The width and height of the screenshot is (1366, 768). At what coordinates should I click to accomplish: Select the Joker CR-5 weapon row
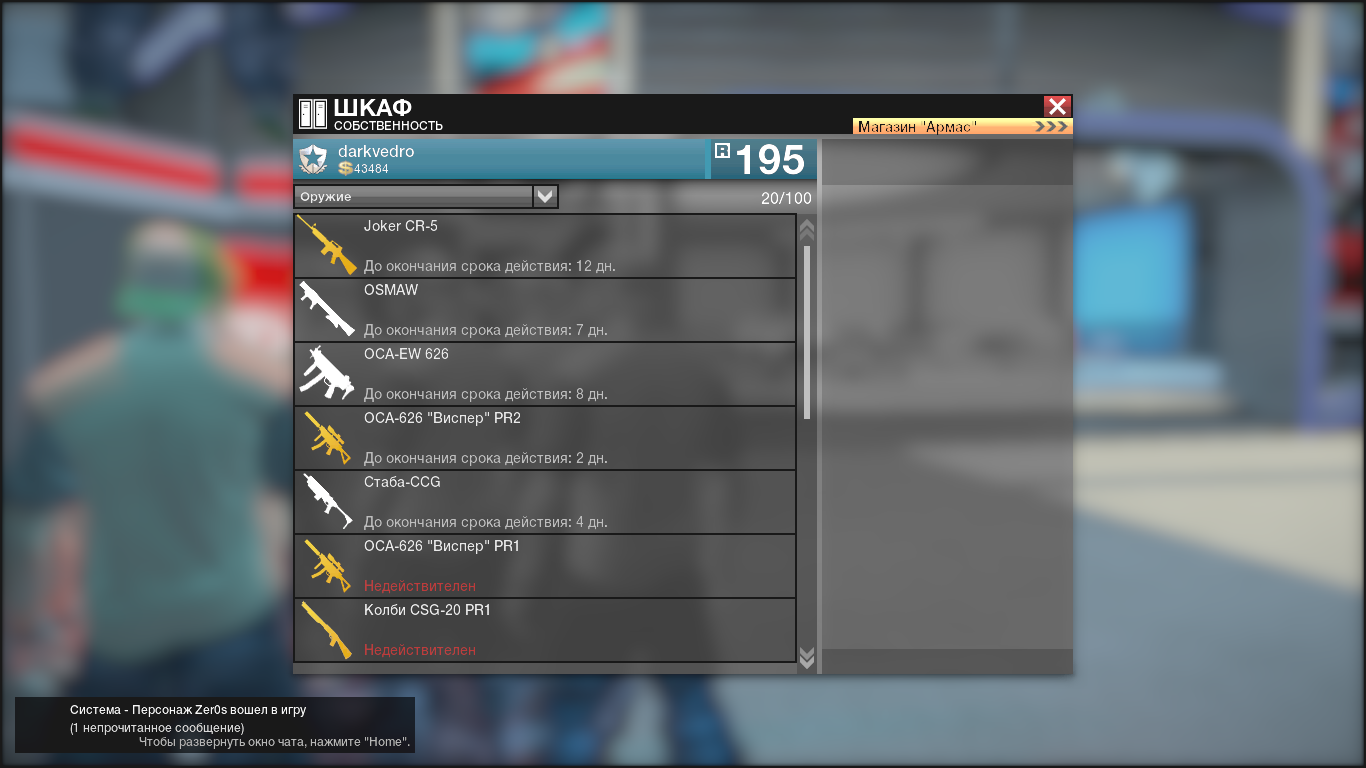click(545, 246)
